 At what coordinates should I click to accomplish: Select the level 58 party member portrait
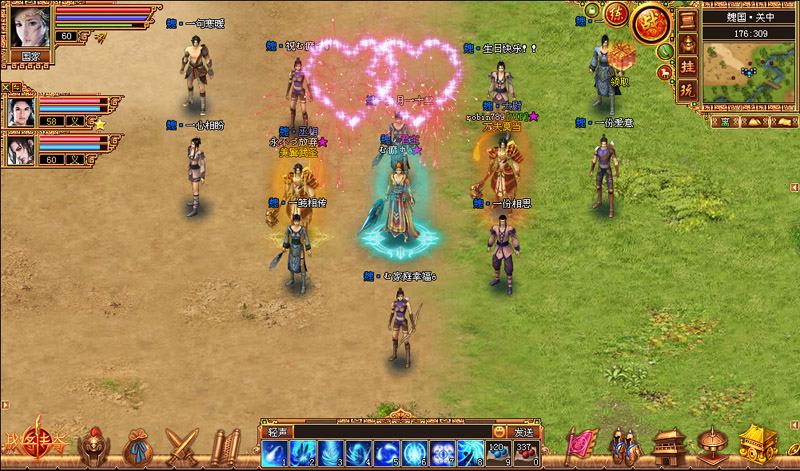21,112
